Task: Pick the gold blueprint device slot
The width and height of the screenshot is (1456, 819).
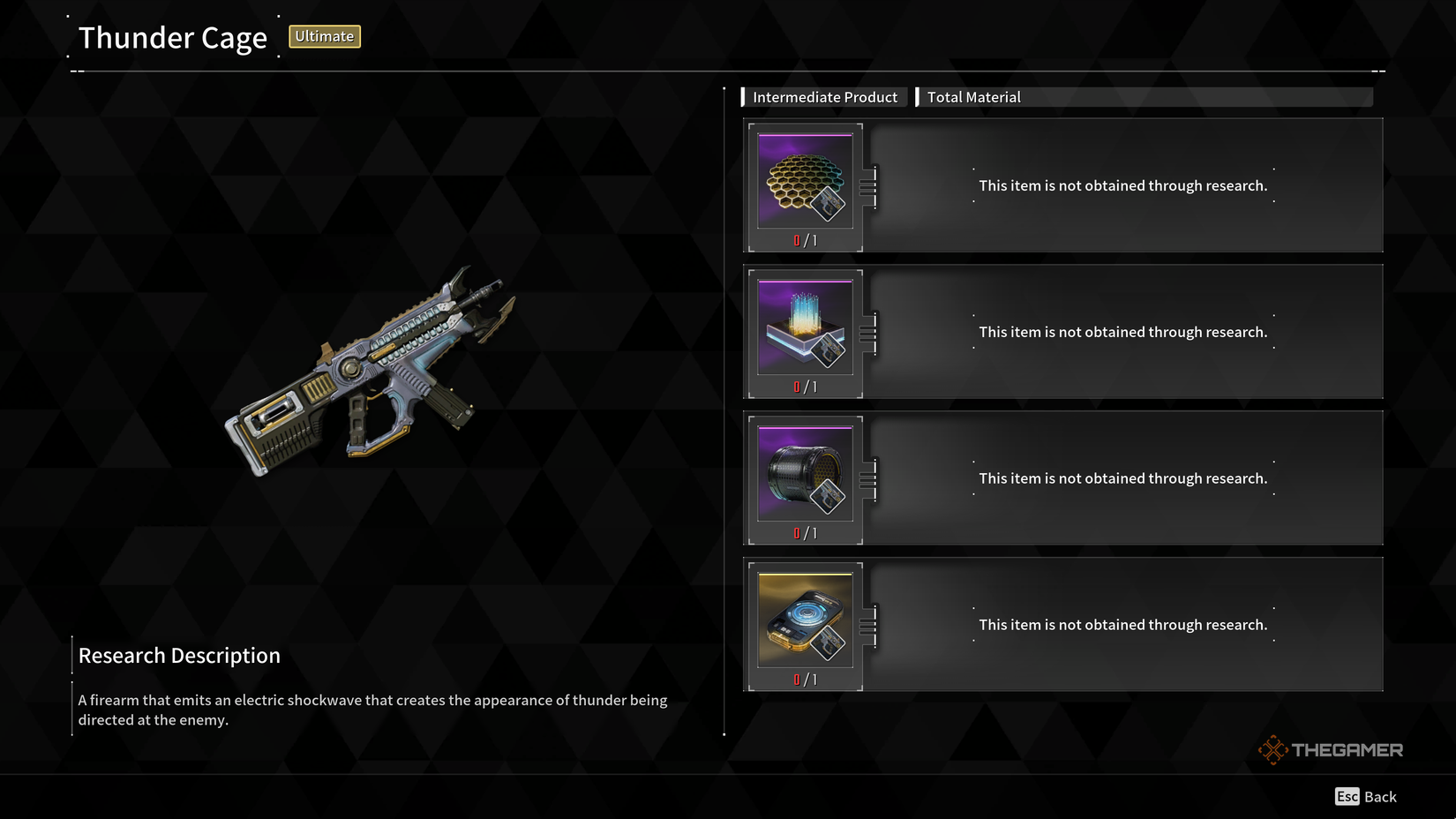Action: pos(805,621)
